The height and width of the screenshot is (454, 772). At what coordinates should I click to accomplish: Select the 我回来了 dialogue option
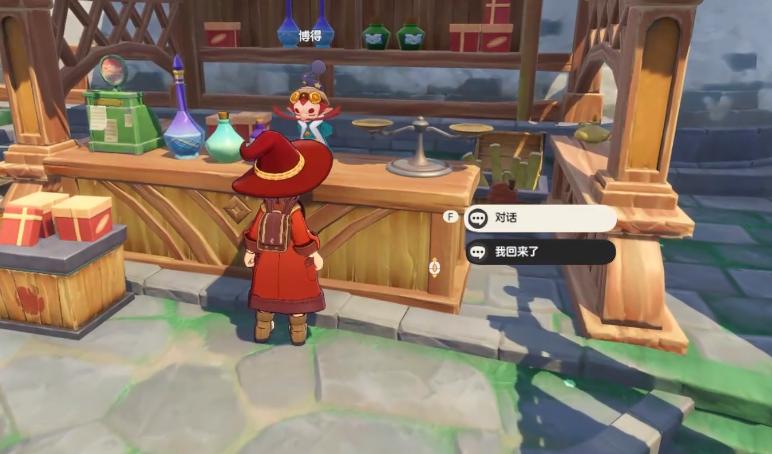[x=540, y=252]
